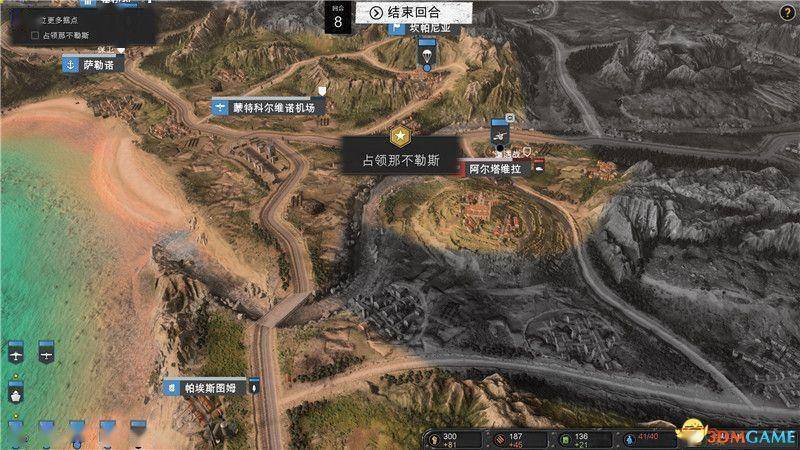This screenshot has width=800, height=450.
Task: Select the 蒙特科尔维诺机场 airfield label
Action: pos(268,106)
